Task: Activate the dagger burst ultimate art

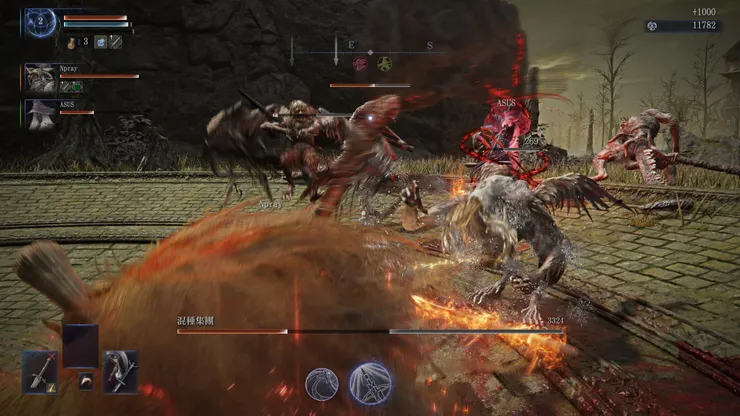Action: 369,384
